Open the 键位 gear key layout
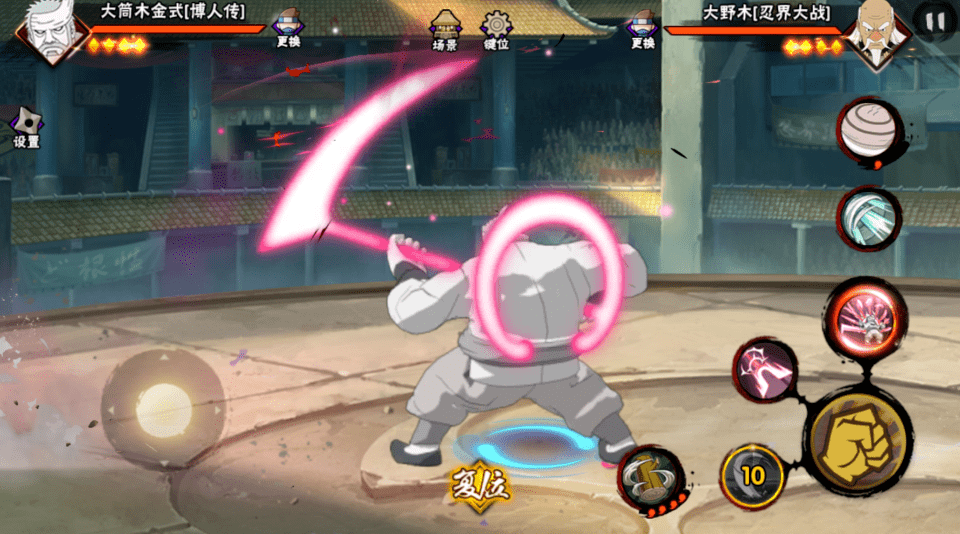This screenshot has height=534, width=960. [496, 30]
